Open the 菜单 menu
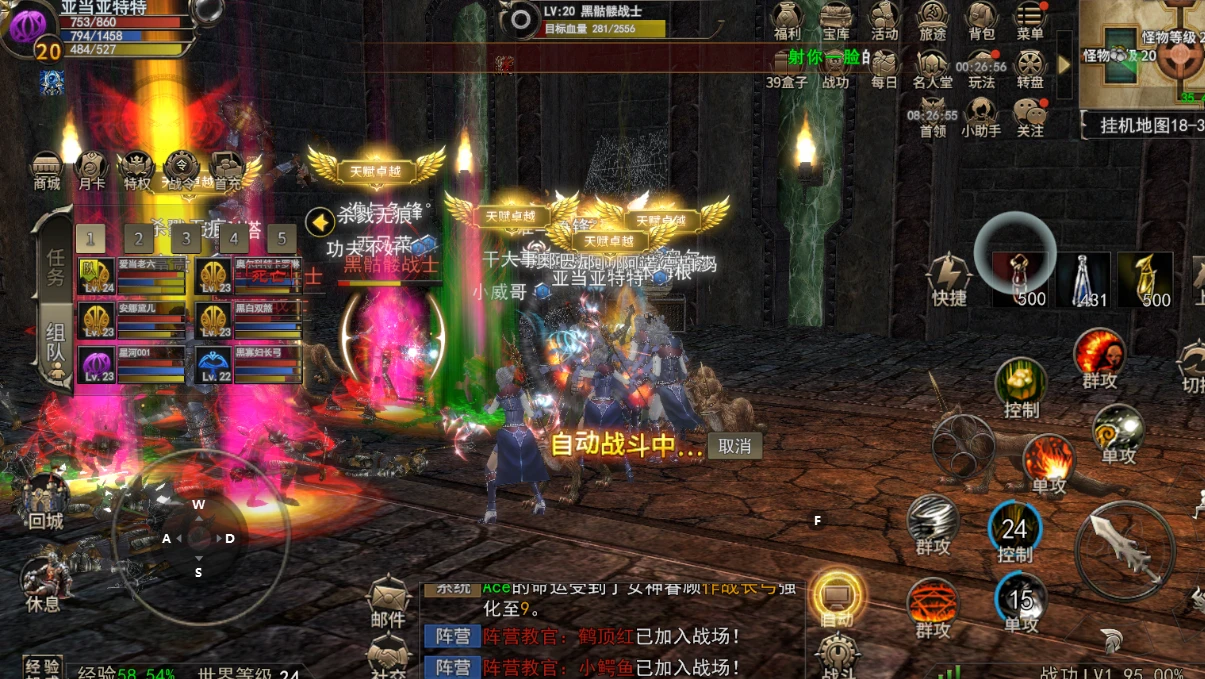This screenshot has width=1205, height=679. pos(1030,20)
